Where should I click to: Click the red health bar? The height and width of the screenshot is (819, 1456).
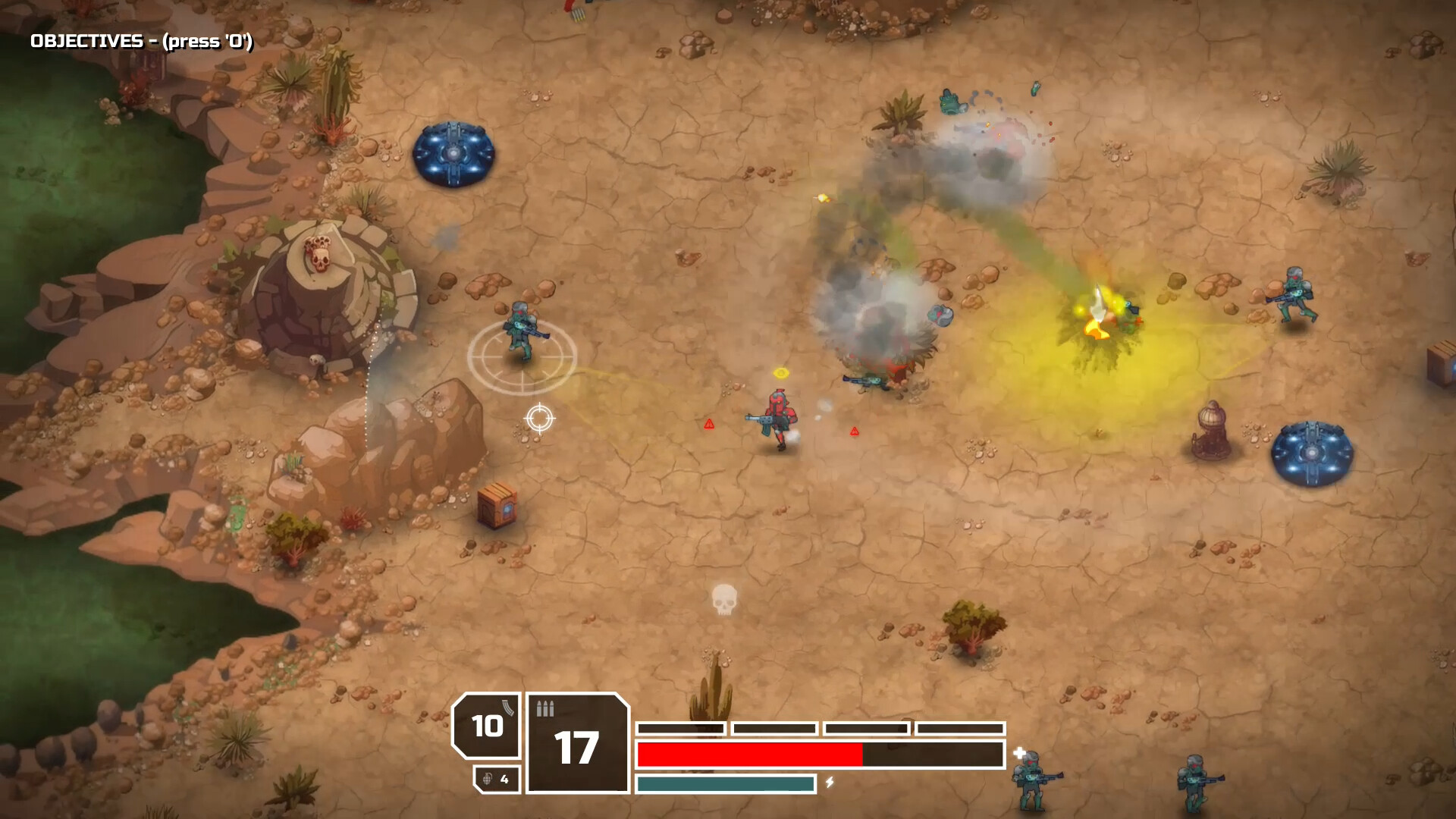coord(751,755)
